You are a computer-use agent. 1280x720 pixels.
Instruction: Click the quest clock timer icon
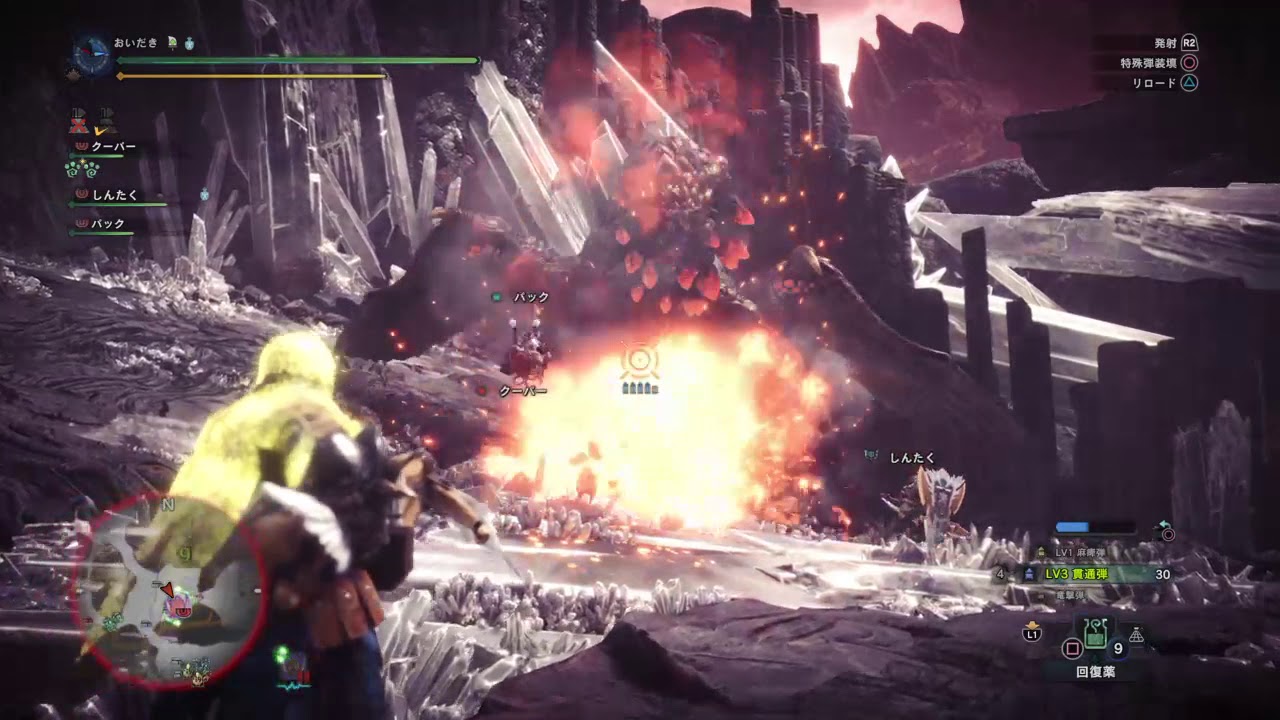(91, 53)
